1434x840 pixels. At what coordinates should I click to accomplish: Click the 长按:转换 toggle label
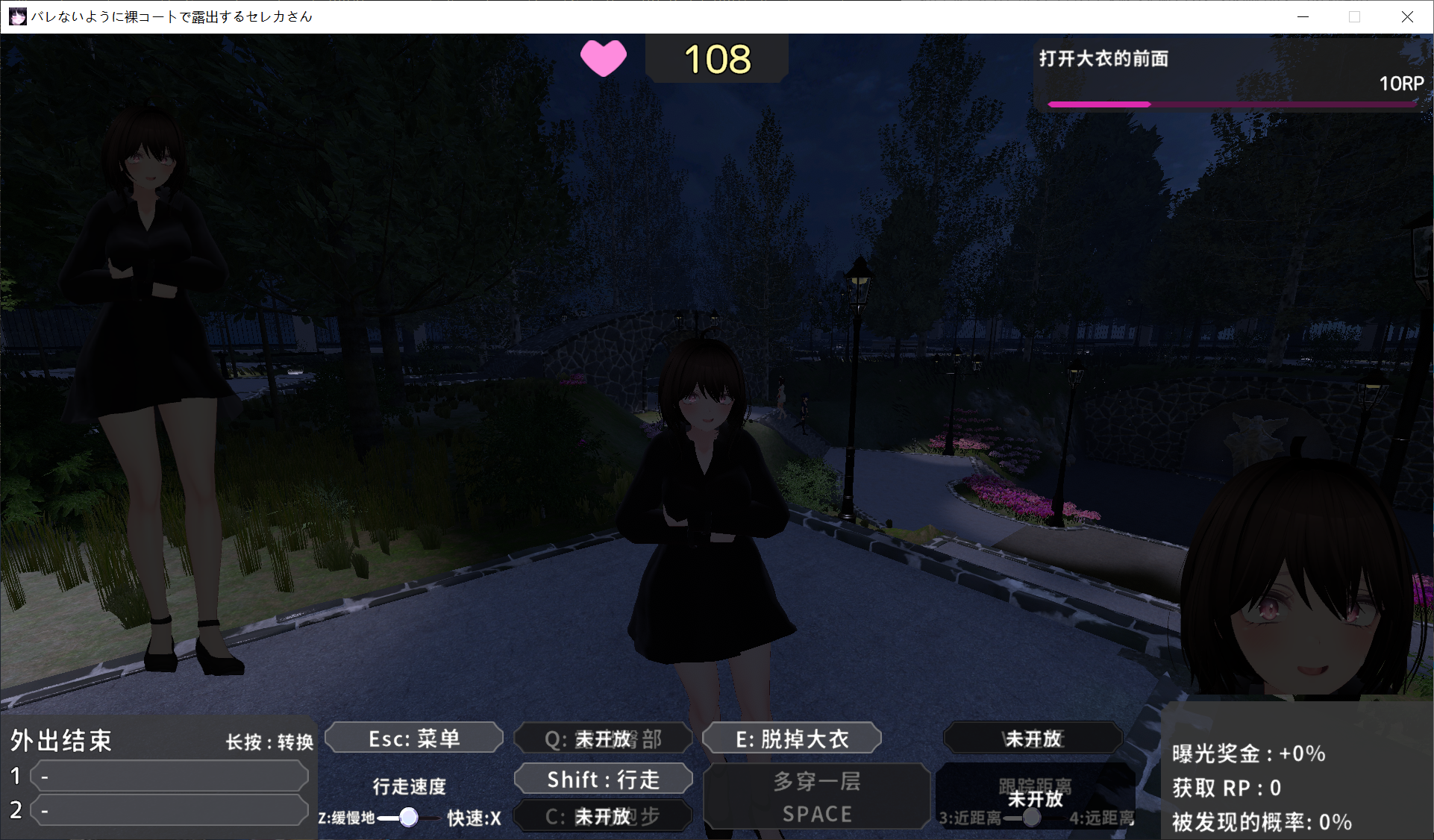269,740
